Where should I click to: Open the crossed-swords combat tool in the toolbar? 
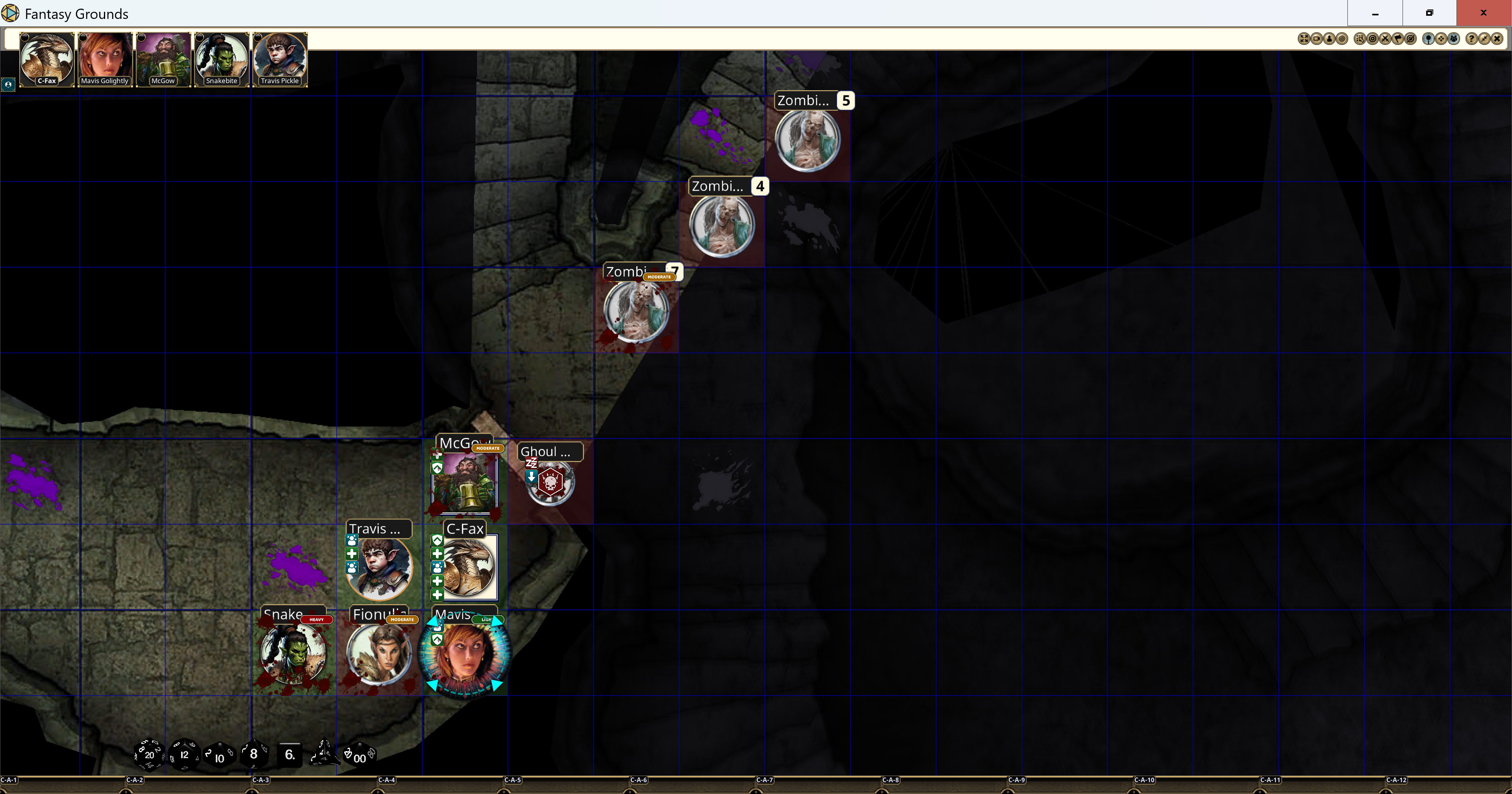[x=1386, y=39]
